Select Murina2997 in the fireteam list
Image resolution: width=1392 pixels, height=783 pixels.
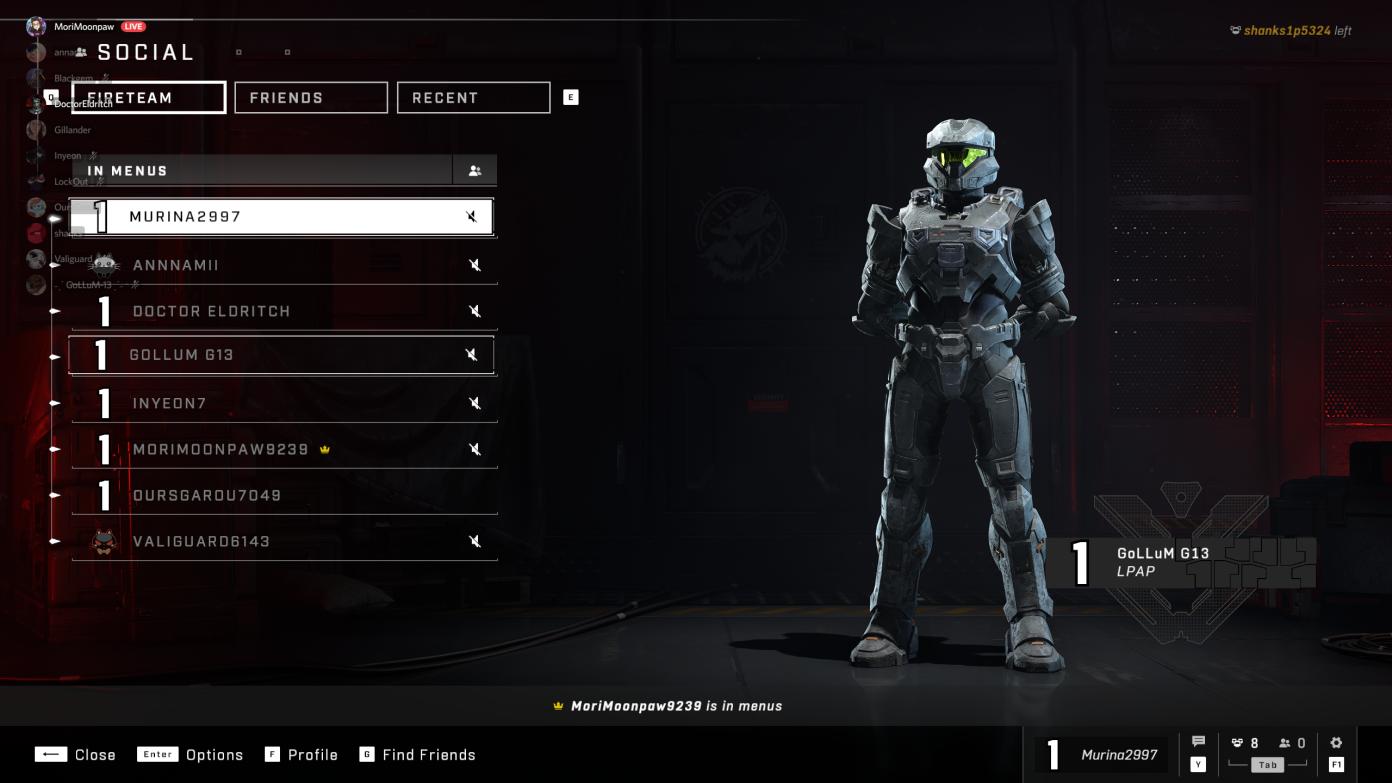tap(281, 217)
